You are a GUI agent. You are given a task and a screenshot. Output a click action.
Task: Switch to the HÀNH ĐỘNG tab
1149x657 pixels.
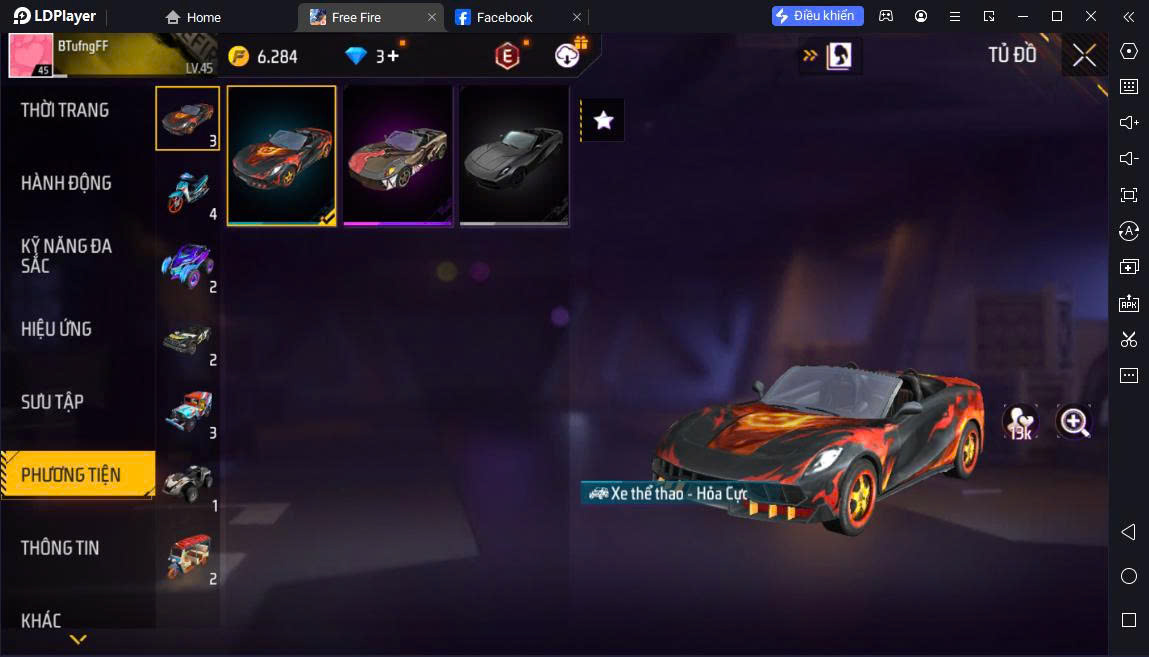[x=66, y=183]
